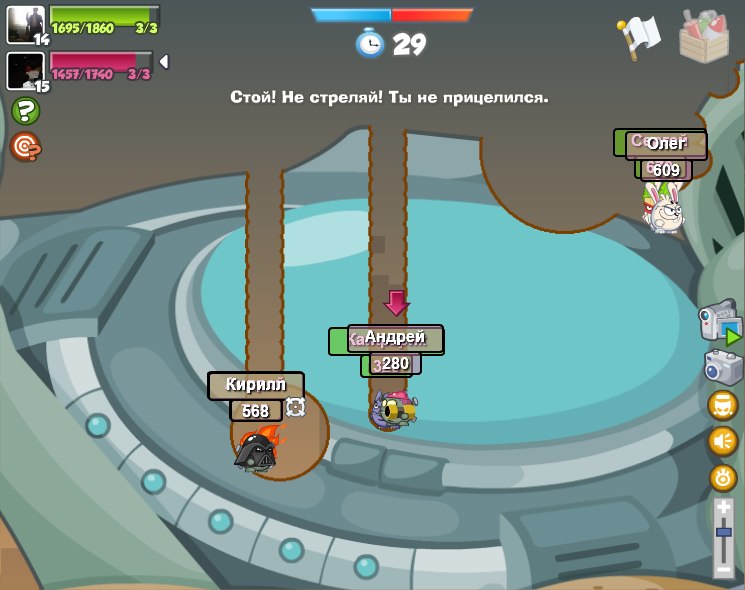
Task: Open the green question mark help
Action: [25, 111]
